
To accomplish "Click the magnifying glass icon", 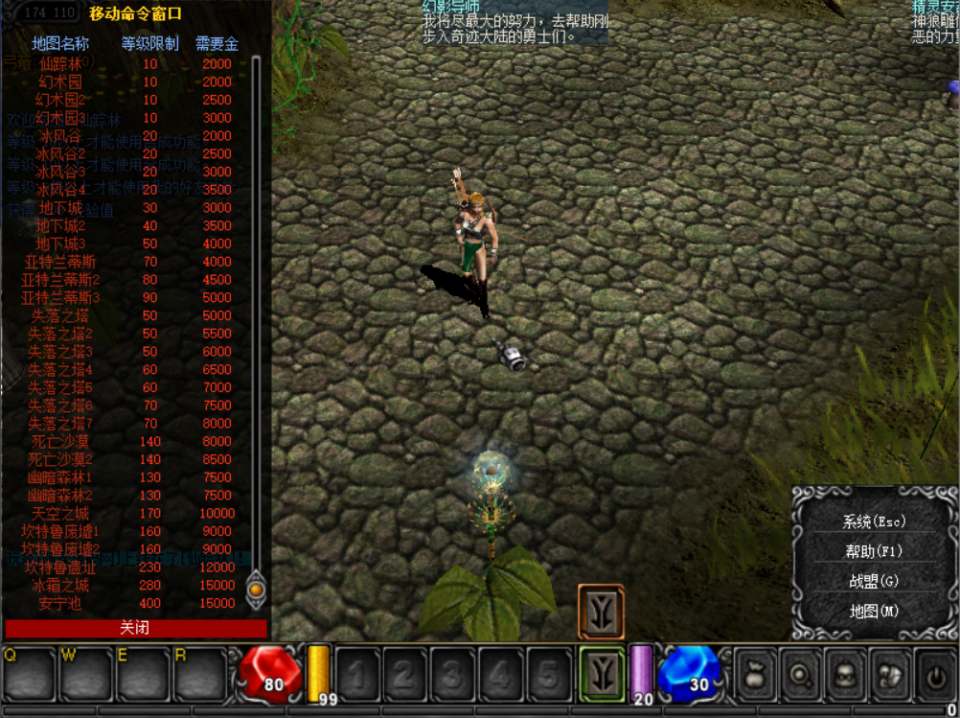I will coord(800,675).
